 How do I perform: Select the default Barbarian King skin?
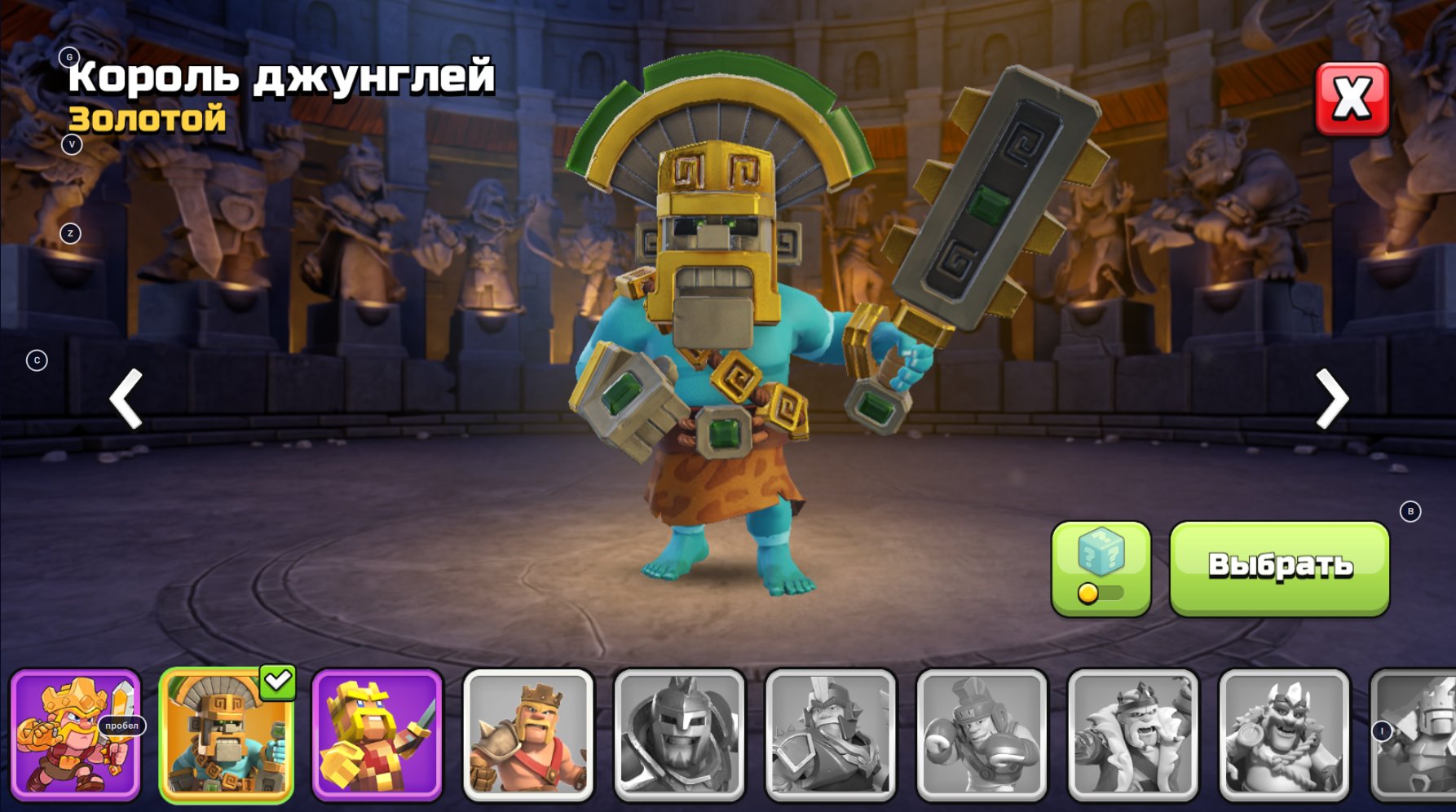pyautogui.click(x=527, y=740)
